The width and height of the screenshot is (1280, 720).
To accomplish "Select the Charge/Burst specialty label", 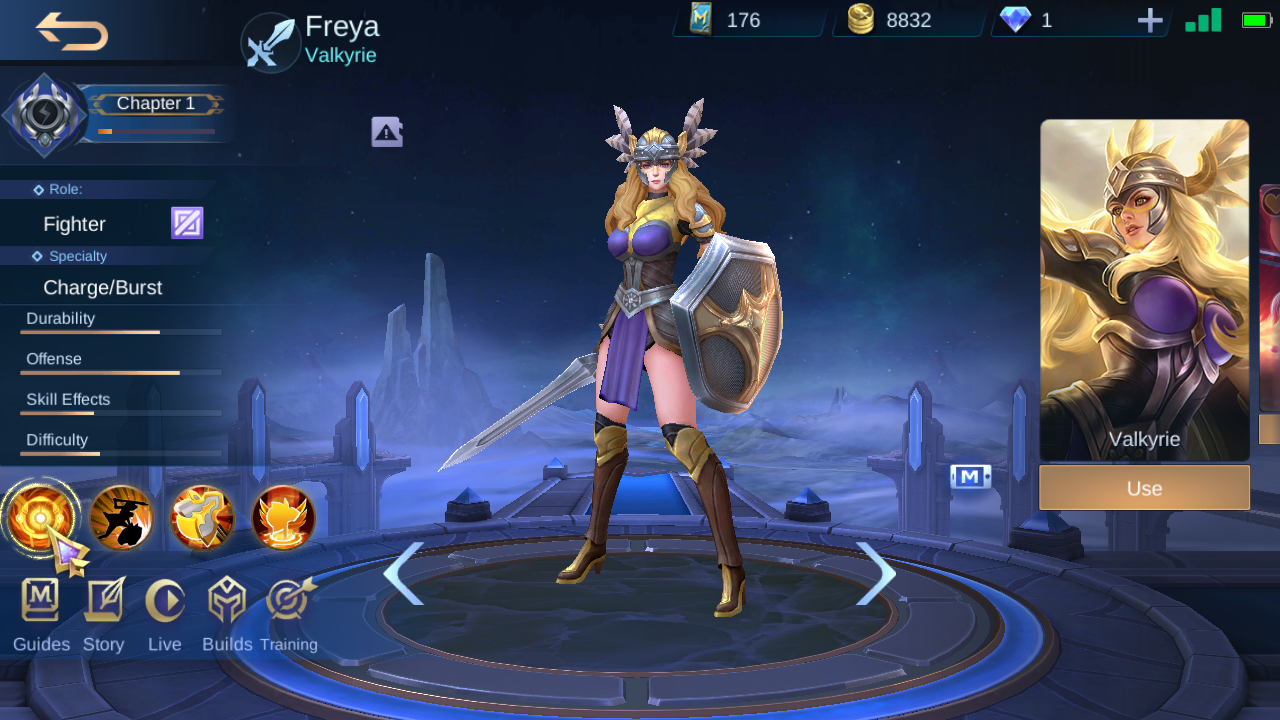I will (x=103, y=287).
